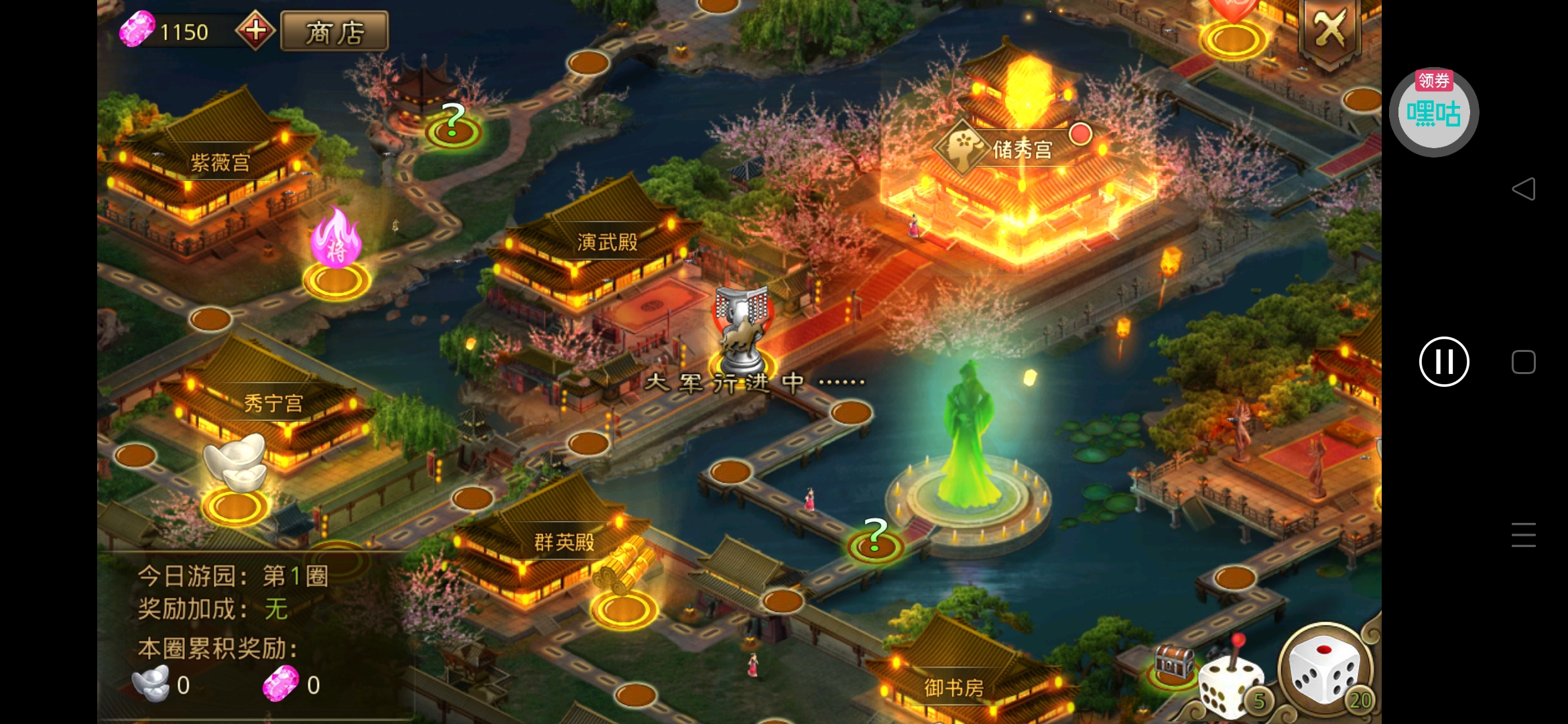This screenshot has width=1568, height=724.
Task: Add gems with the red plus button
Action: click(255, 30)
